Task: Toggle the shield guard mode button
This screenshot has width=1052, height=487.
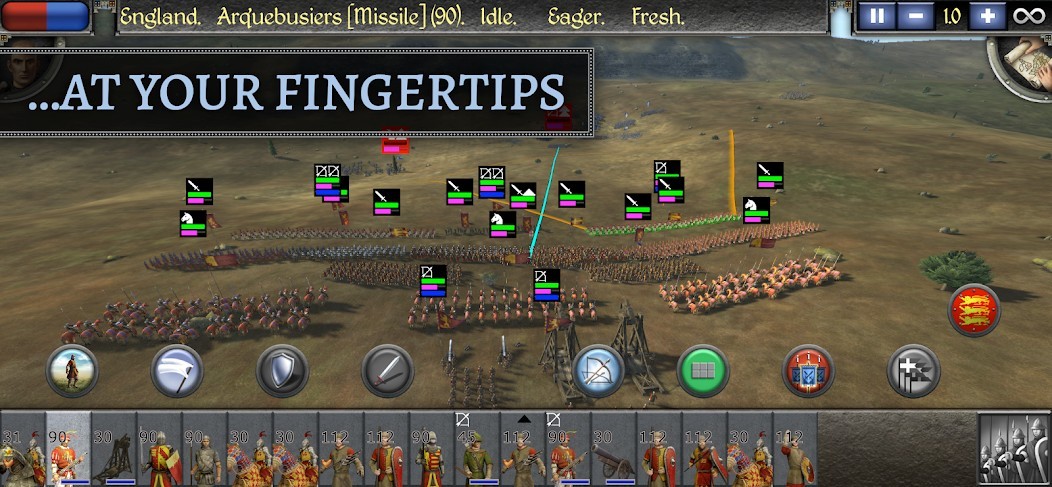Action: (x=282, y=372)
